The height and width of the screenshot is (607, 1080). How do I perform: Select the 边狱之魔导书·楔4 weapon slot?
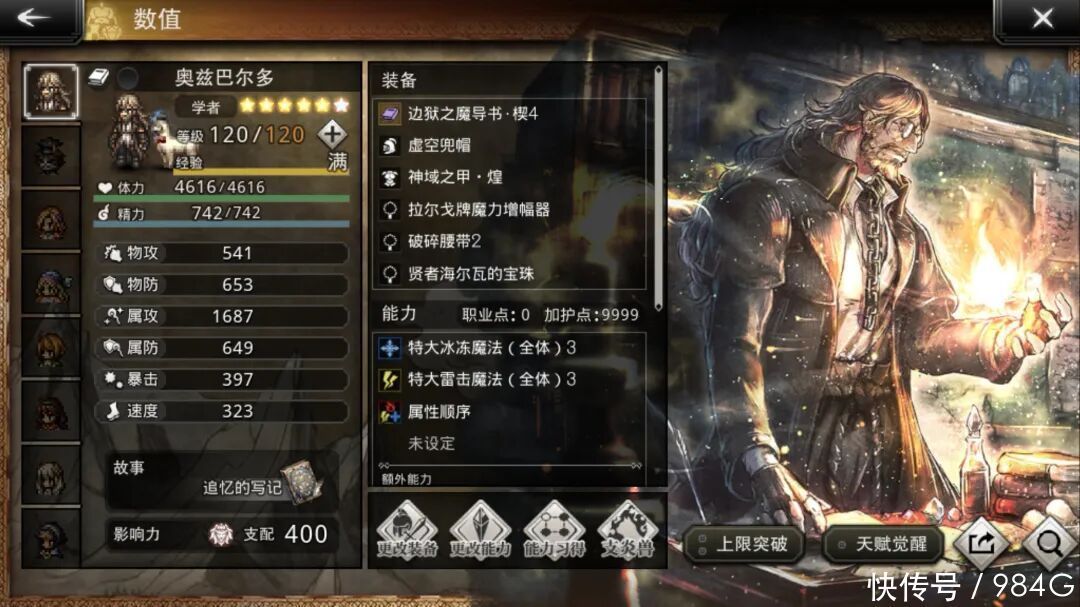[510, 114]
